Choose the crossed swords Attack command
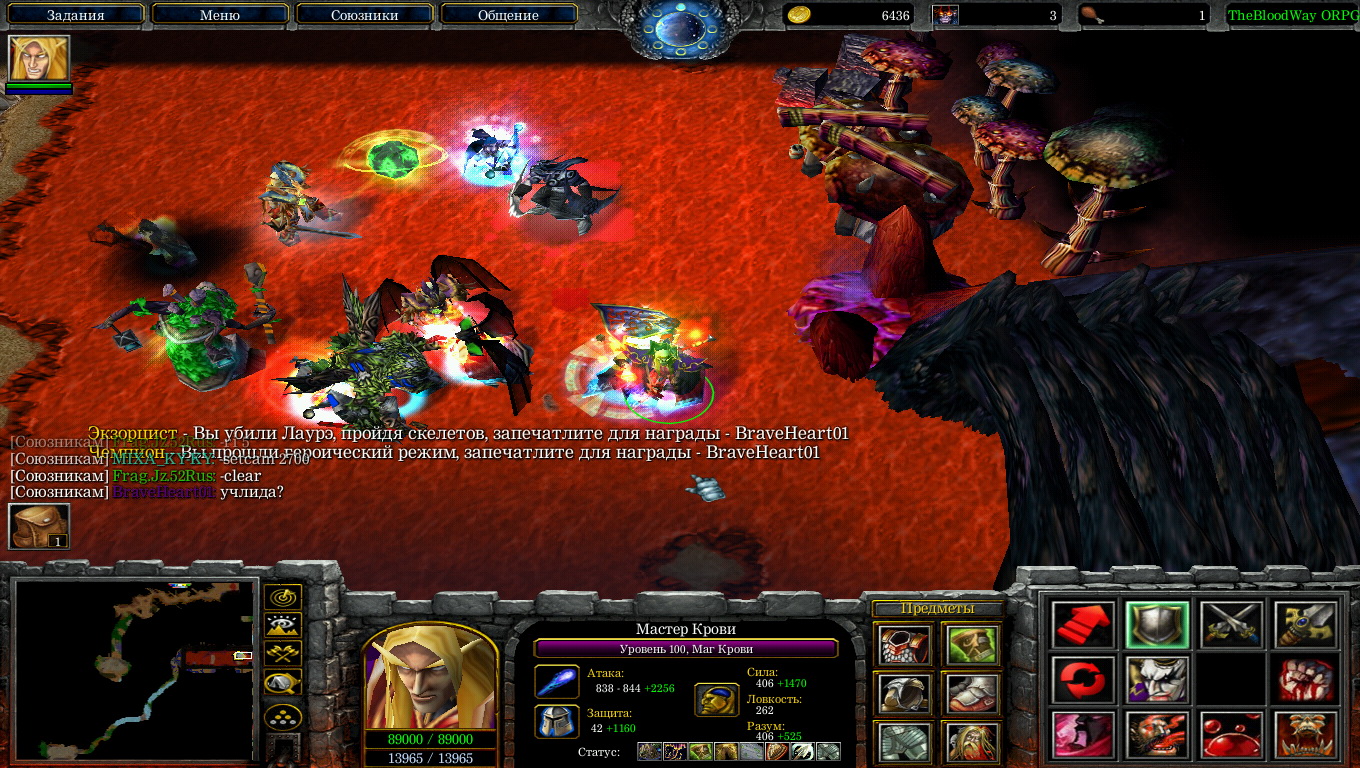1360x768 pixels. 1231,625
